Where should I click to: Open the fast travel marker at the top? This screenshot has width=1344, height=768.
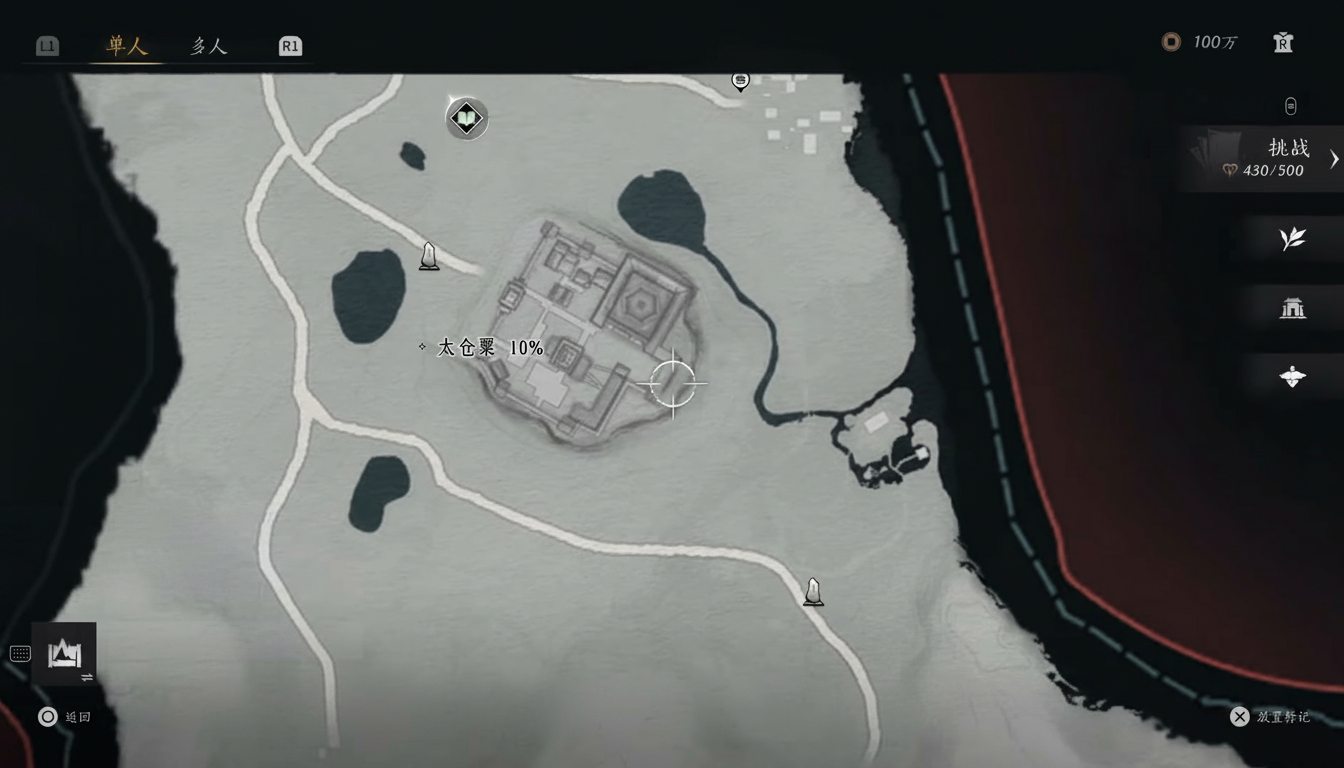[740, 82]
